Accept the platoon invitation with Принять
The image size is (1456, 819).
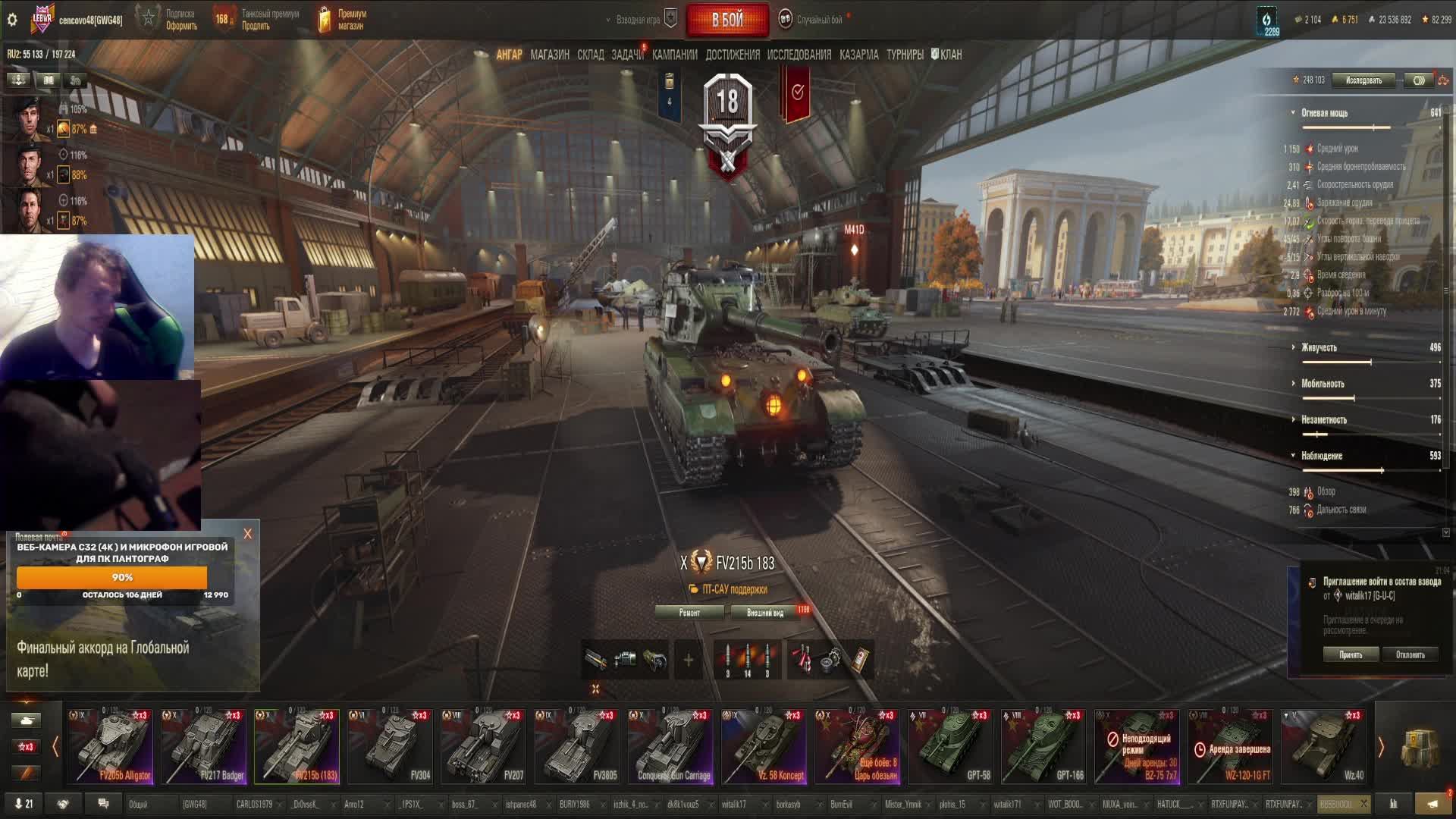point(1350,654)
